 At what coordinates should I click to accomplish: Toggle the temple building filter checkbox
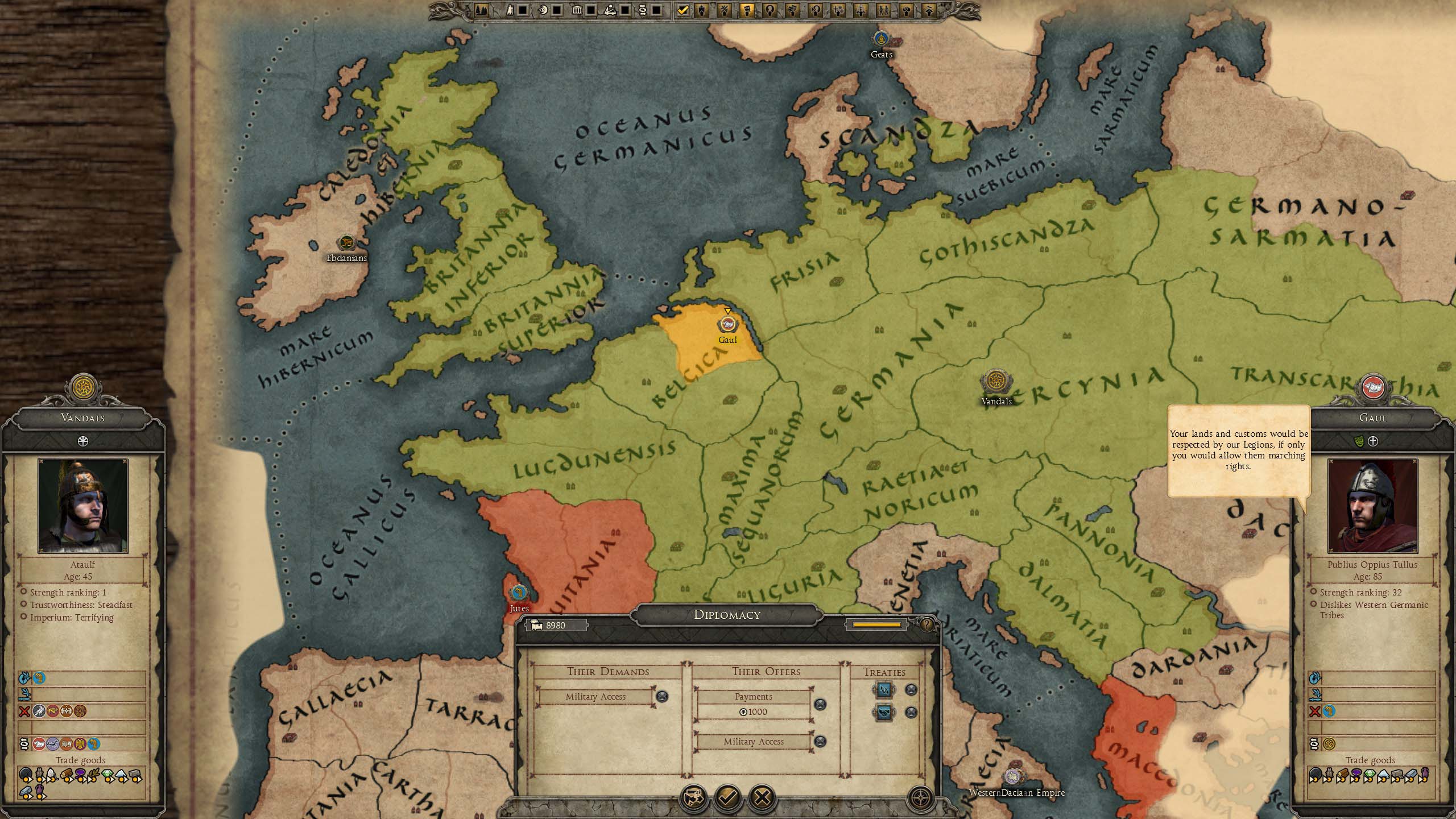(x=591, y=10)
